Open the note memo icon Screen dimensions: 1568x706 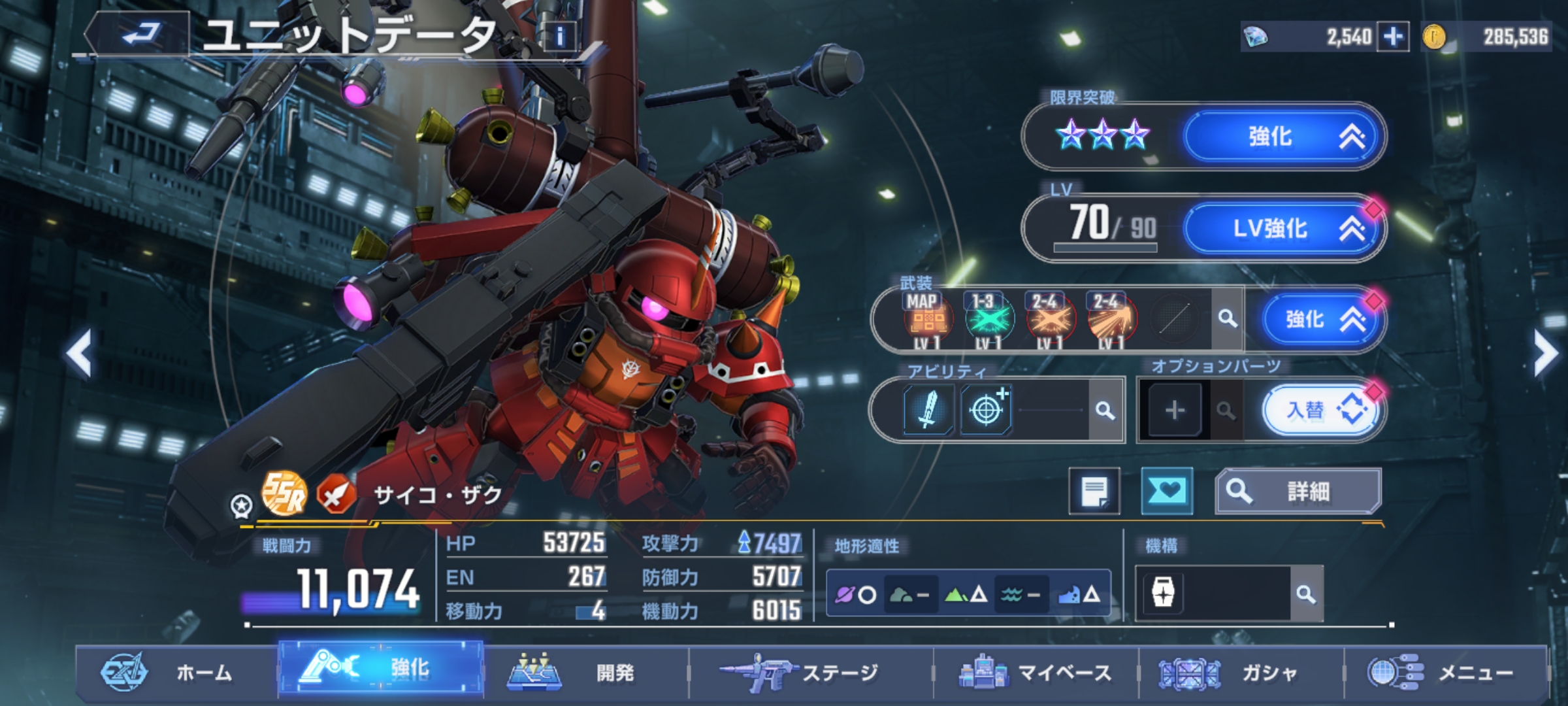(x=1094, y=491)
